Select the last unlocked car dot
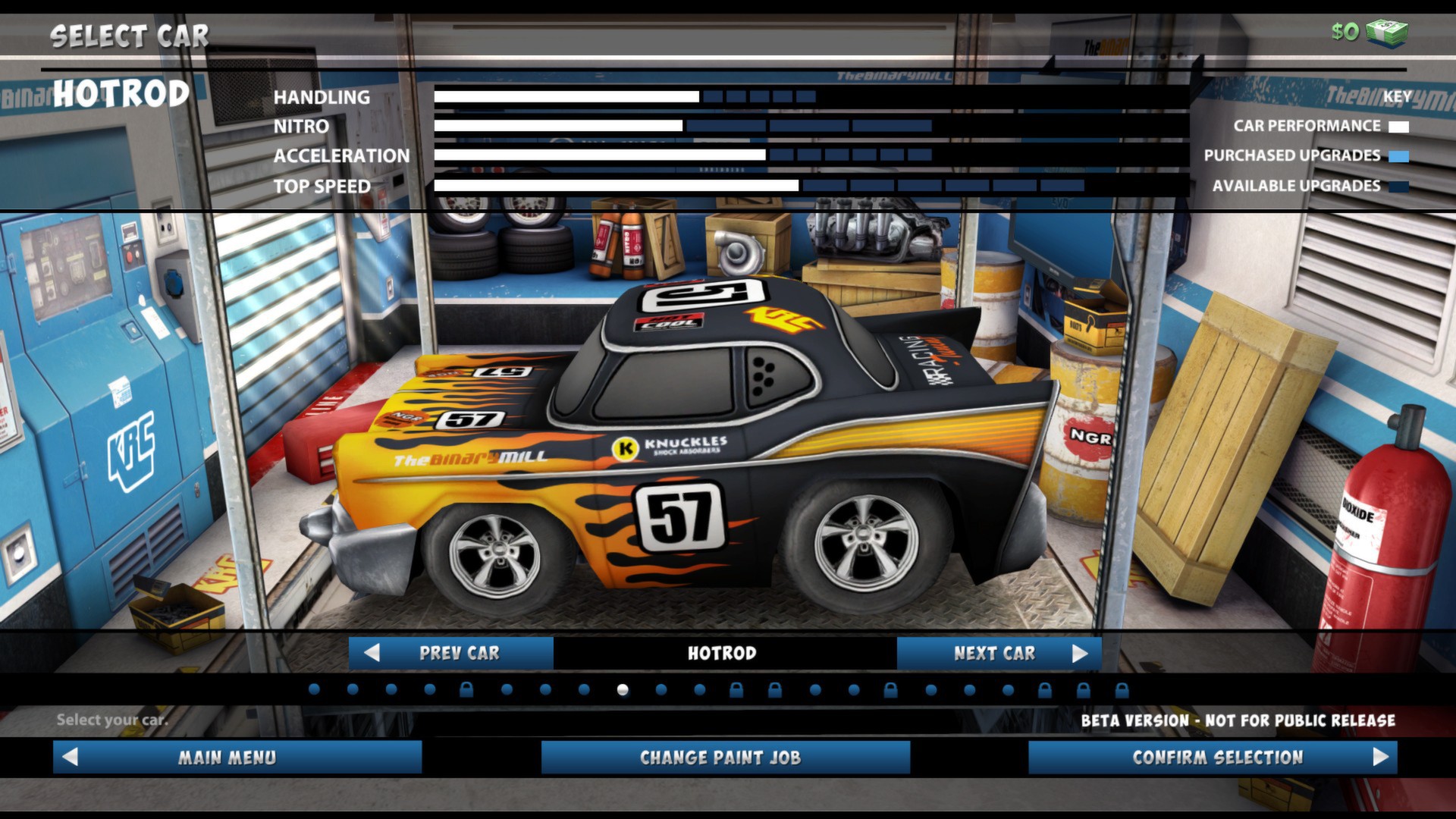This screenshot has height=819, width=1456. coord(1007,692)
